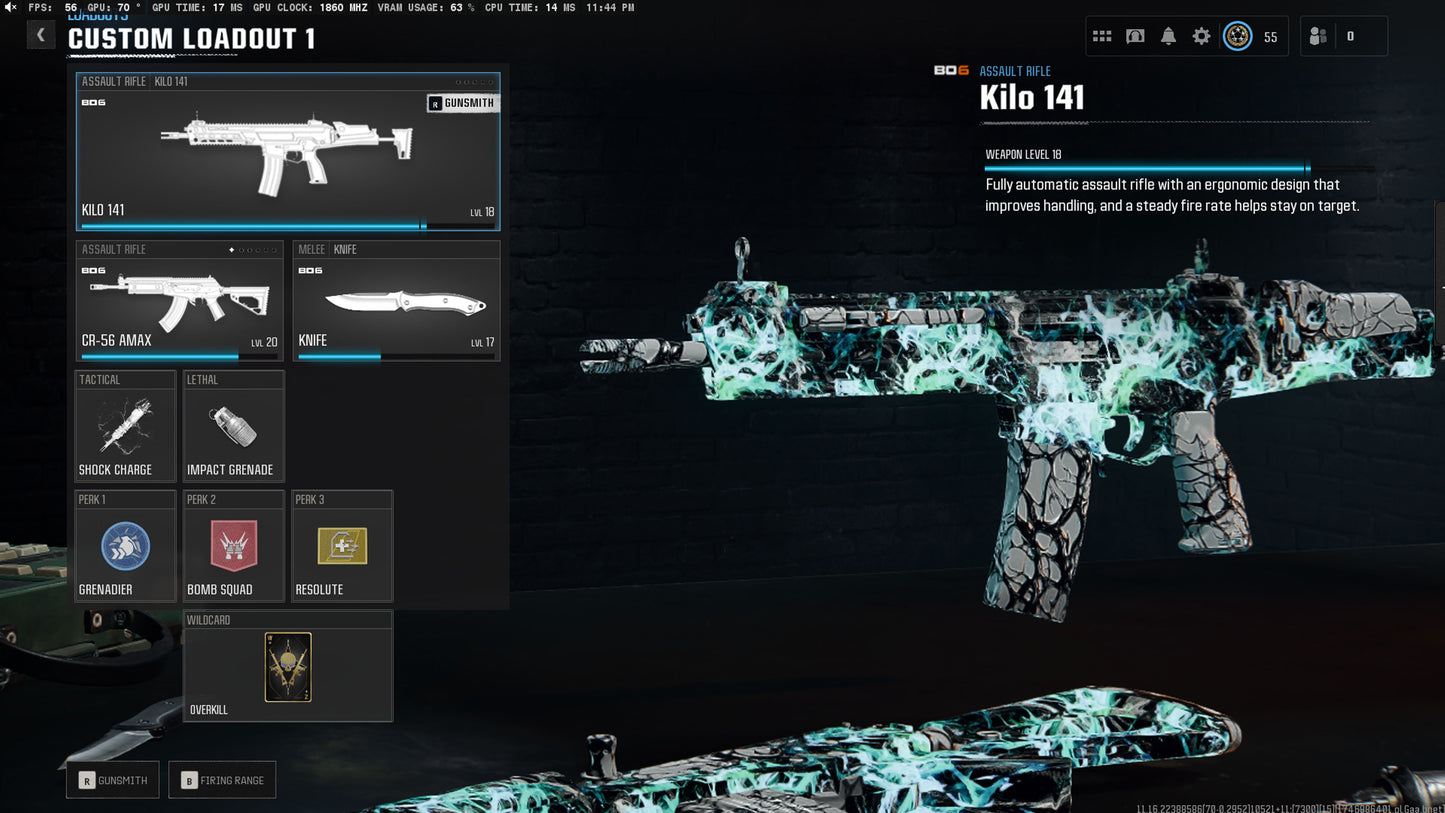Select the Grenadier perk slot
Viewport: 1445px width, 813px height.
125,546
